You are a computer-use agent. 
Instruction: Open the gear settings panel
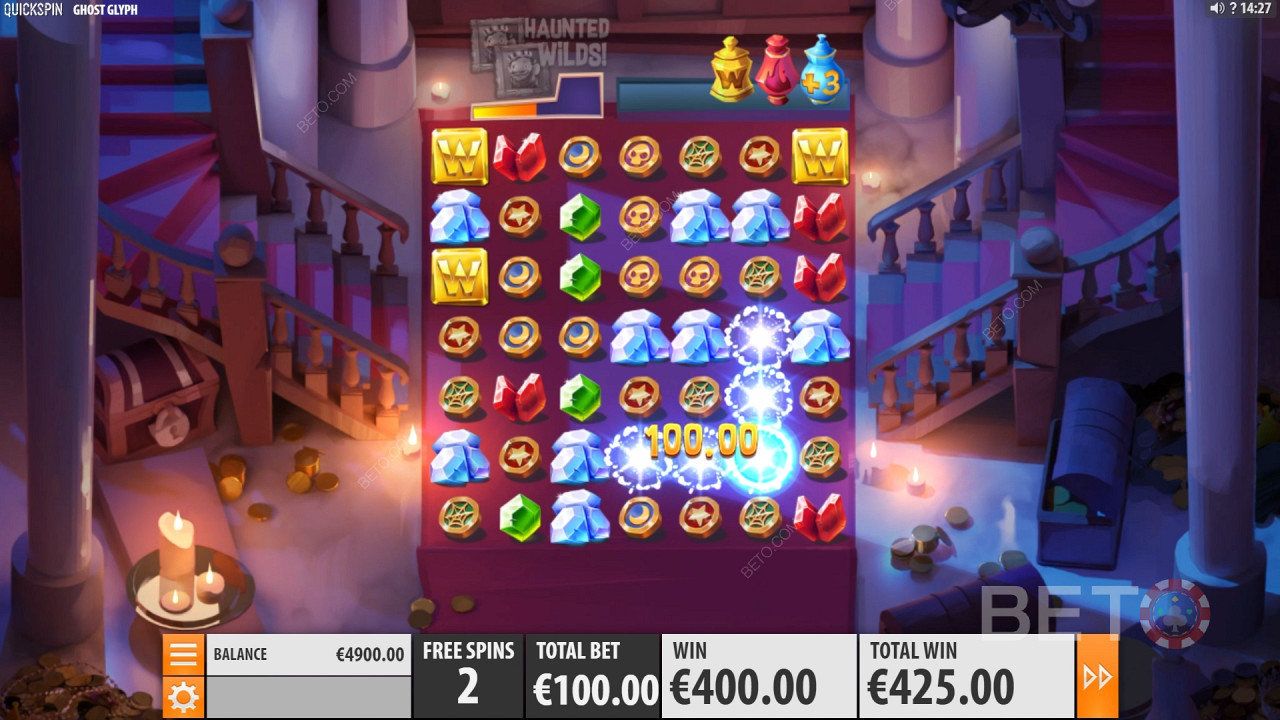pyautogui.click(x=184, y=697)
